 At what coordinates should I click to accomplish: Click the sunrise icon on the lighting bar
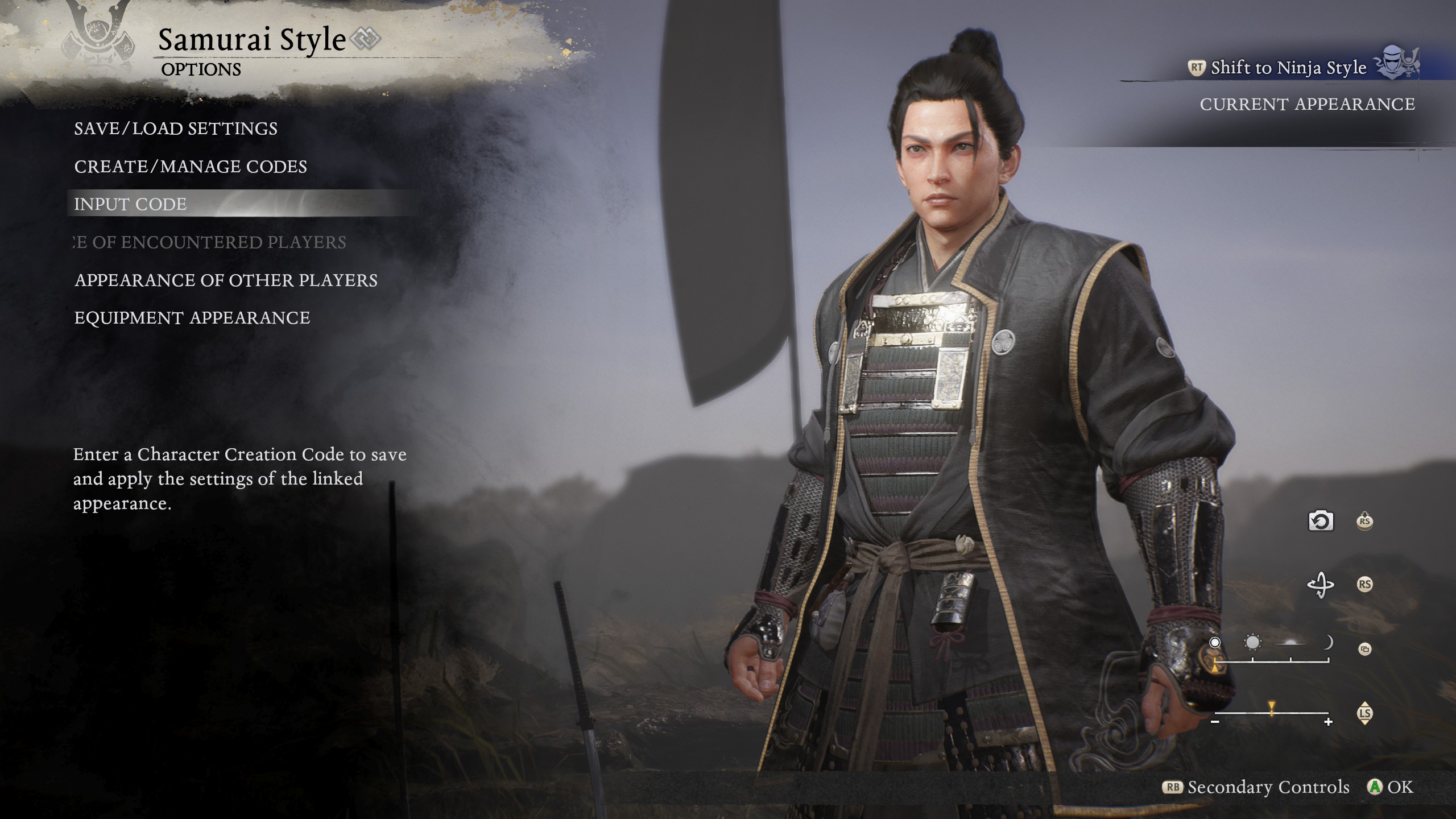click(1291, 643)
